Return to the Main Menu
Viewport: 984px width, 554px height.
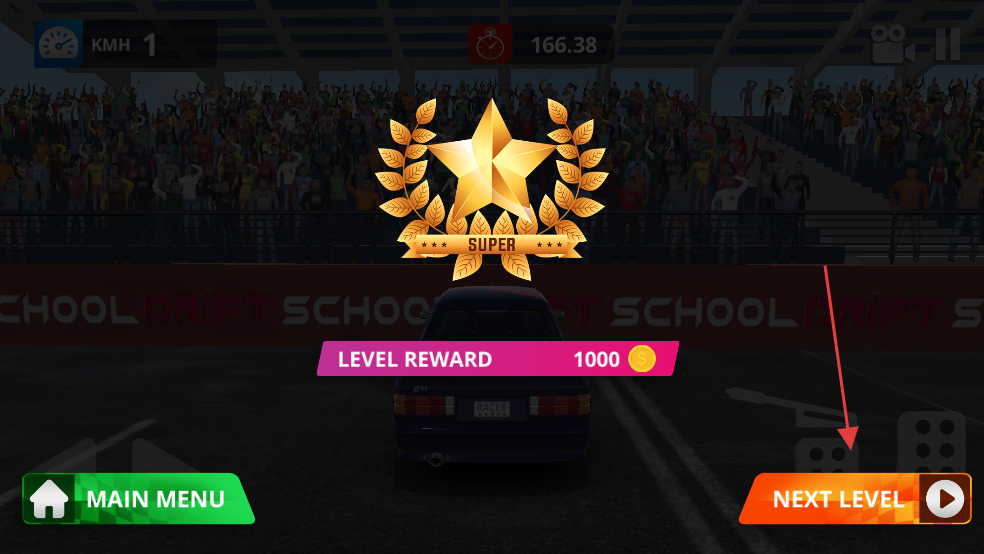pyautogui.click(x=138, y=499)
